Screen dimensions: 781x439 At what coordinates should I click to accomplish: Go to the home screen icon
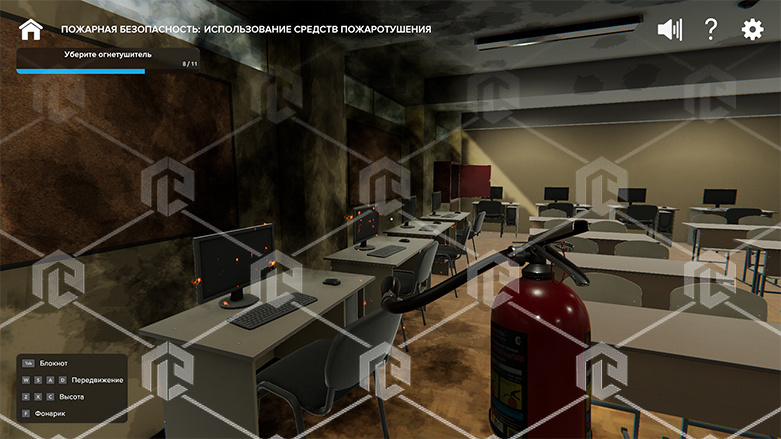click(31, 29)
